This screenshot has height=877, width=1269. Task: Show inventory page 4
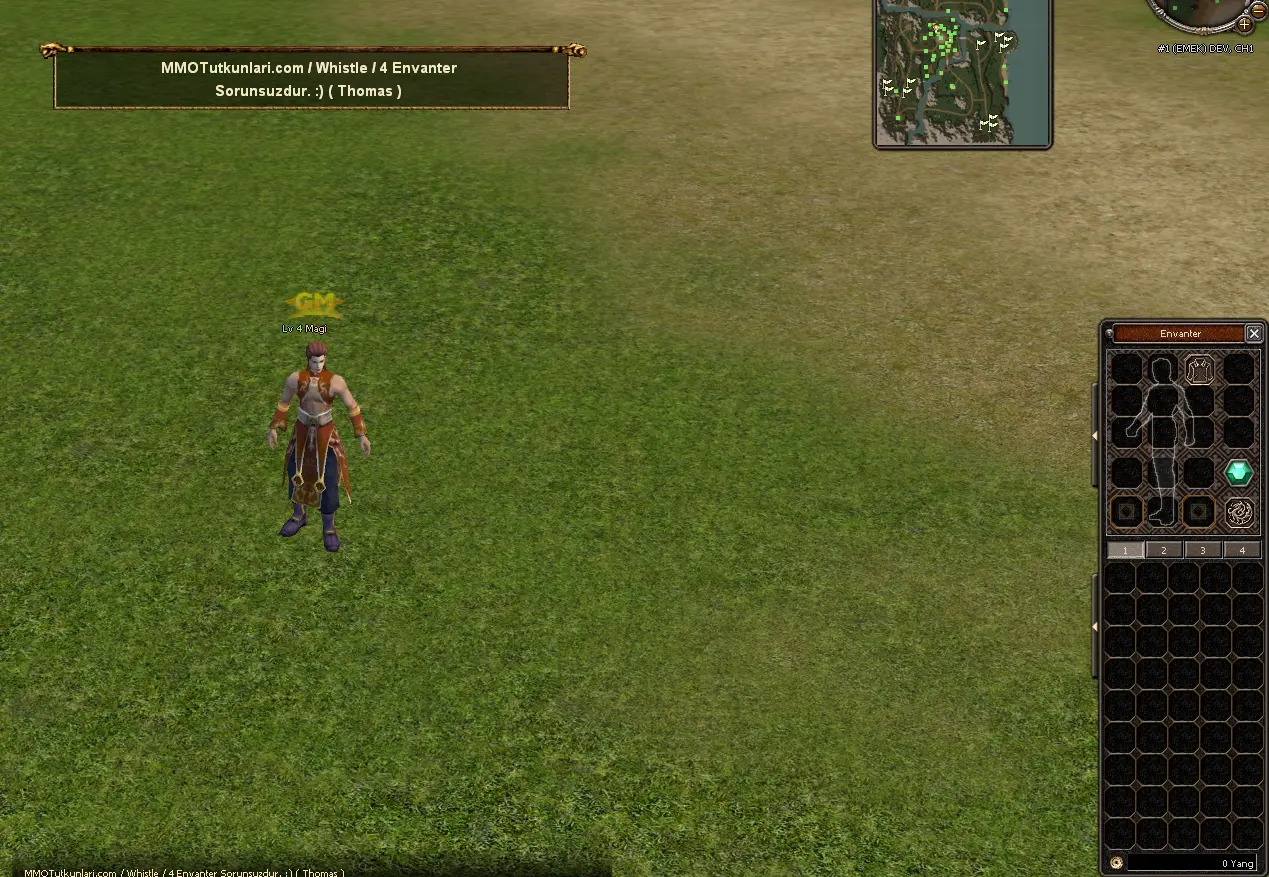pyautogui.click(x=1242, y=550)
